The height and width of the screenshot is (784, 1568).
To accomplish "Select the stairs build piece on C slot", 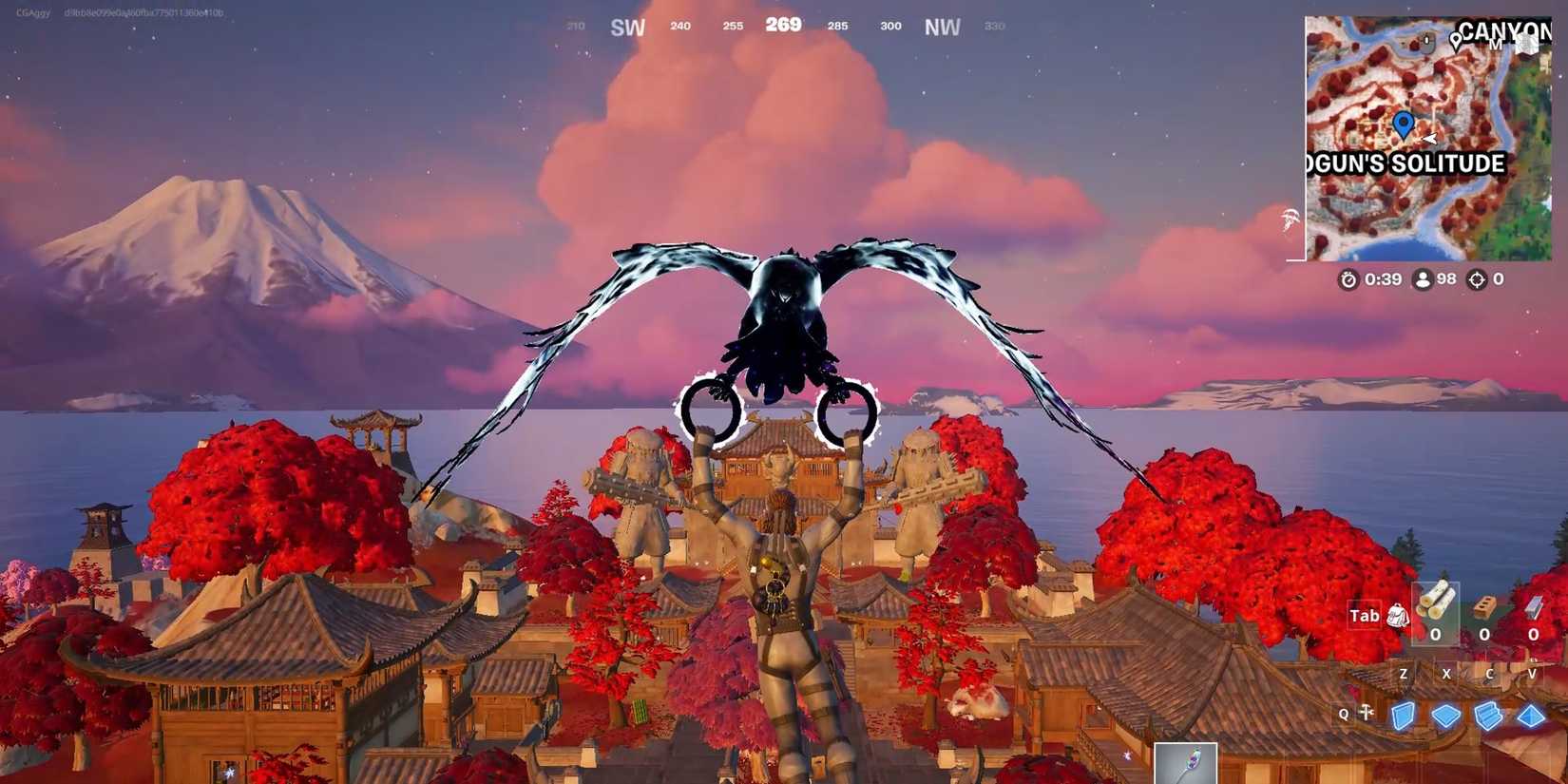I will click(1487, 716).
